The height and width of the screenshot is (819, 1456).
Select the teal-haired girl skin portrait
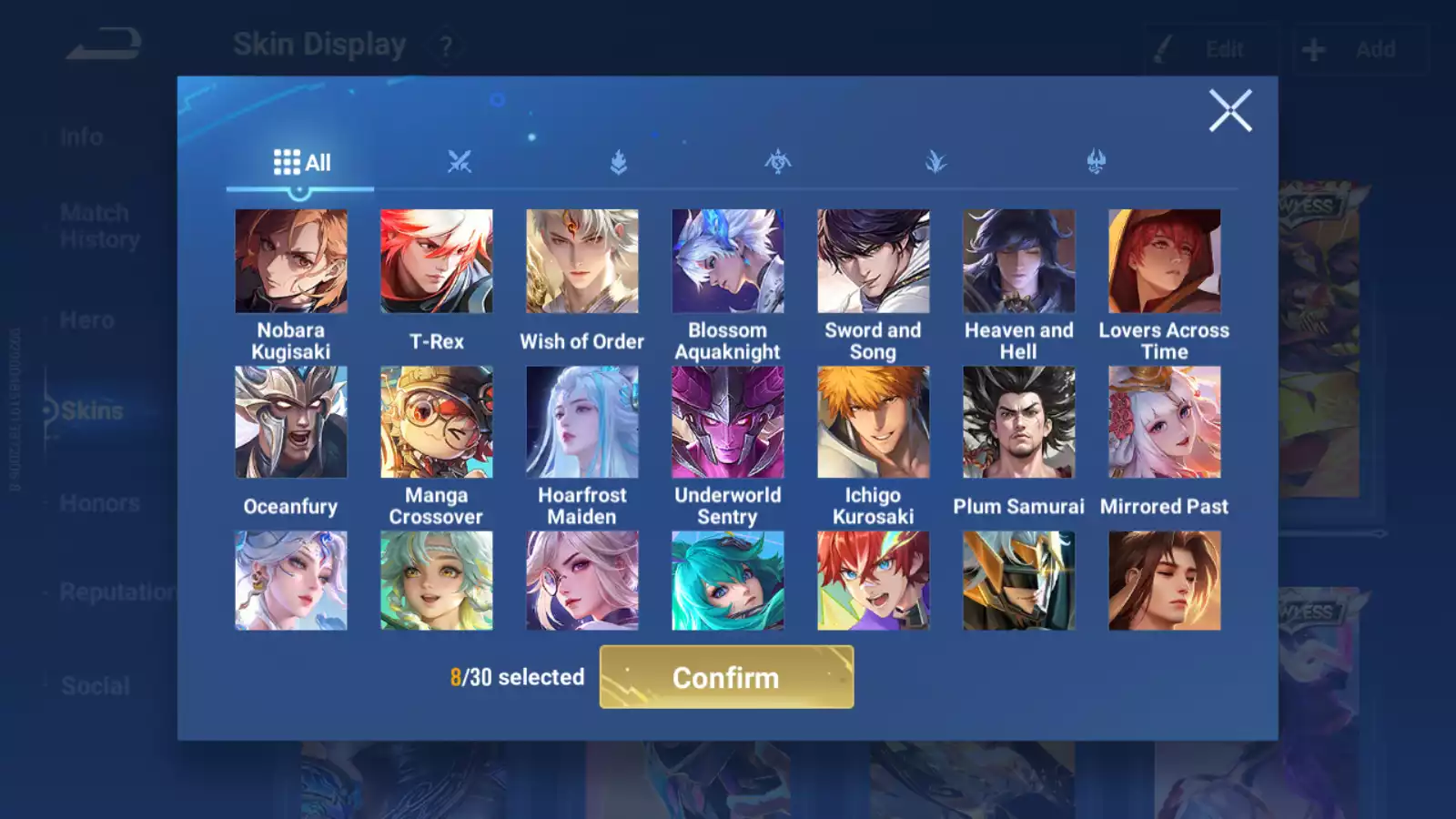point(728,581)
